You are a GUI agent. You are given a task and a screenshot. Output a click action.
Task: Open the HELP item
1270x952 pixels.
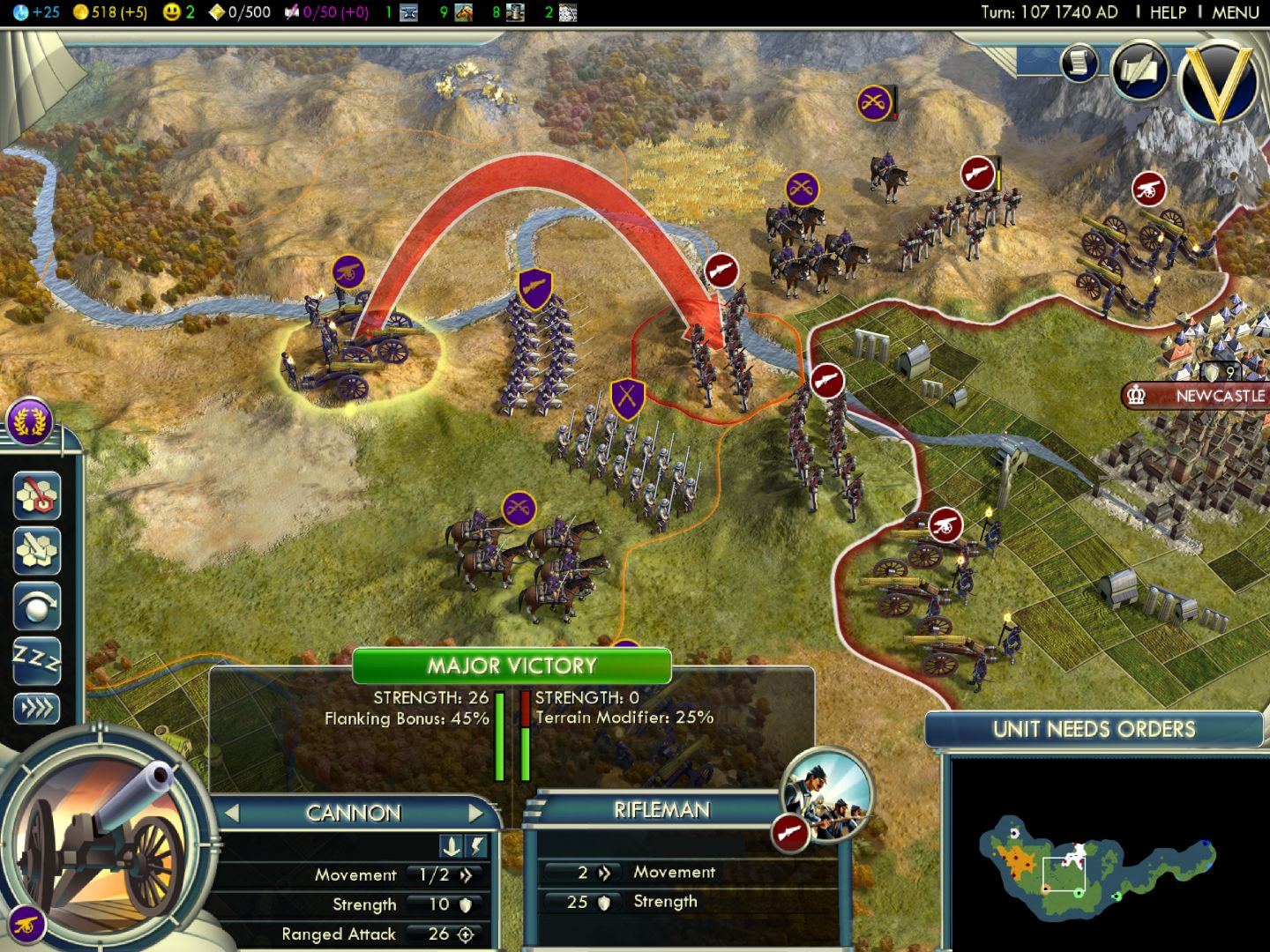[1167, 12]
